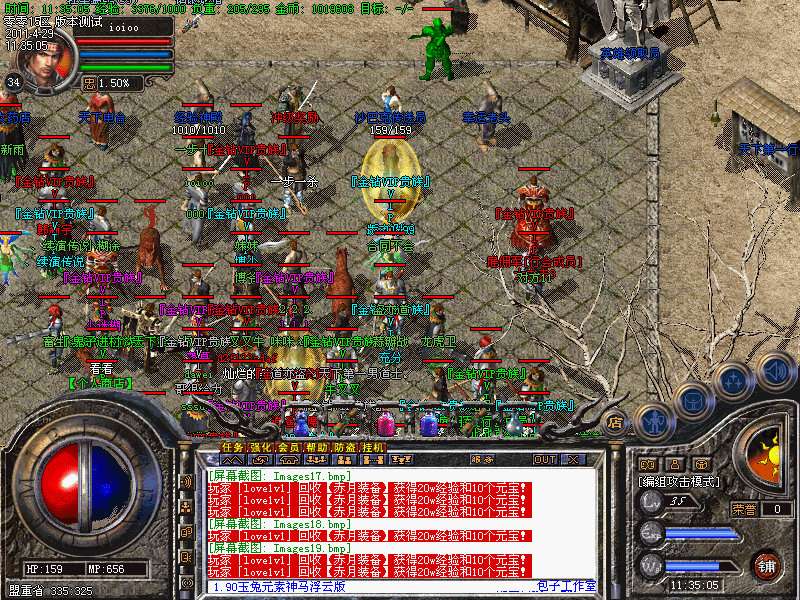Screen dimensions: 800x600
Task: Open the skills four-star round icon
Action: coord(733,380)
